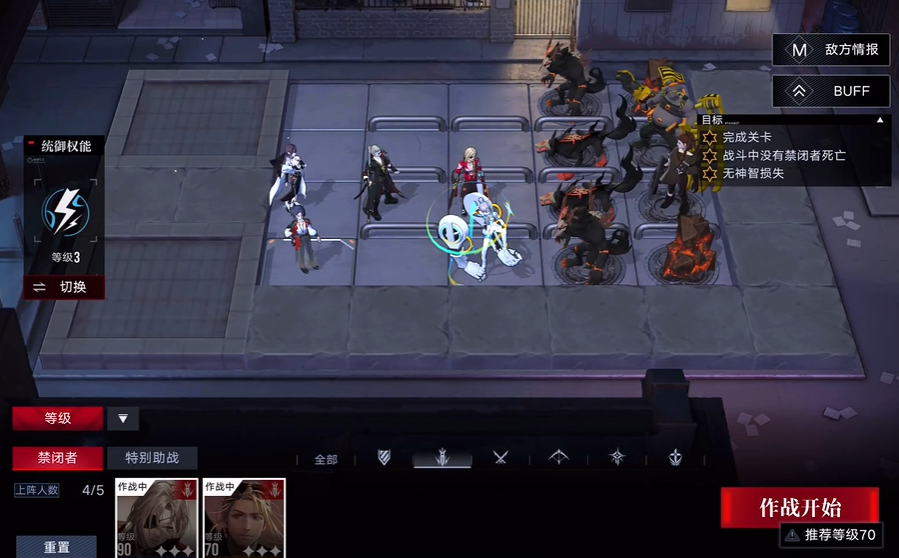Select the lightning bolt 统御权能 icon

click(64, 211)
